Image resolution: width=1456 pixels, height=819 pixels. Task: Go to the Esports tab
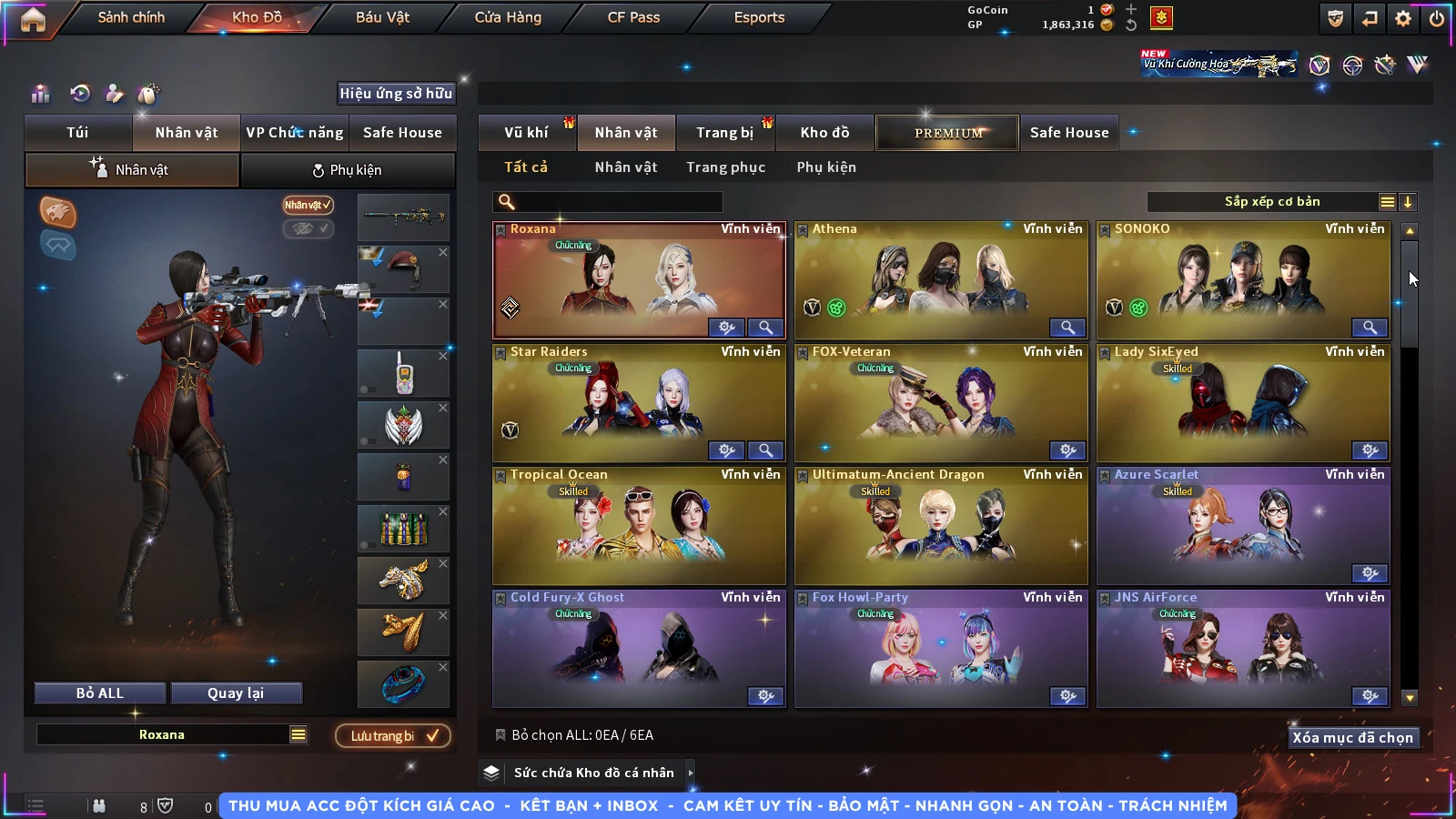(759, 17)
